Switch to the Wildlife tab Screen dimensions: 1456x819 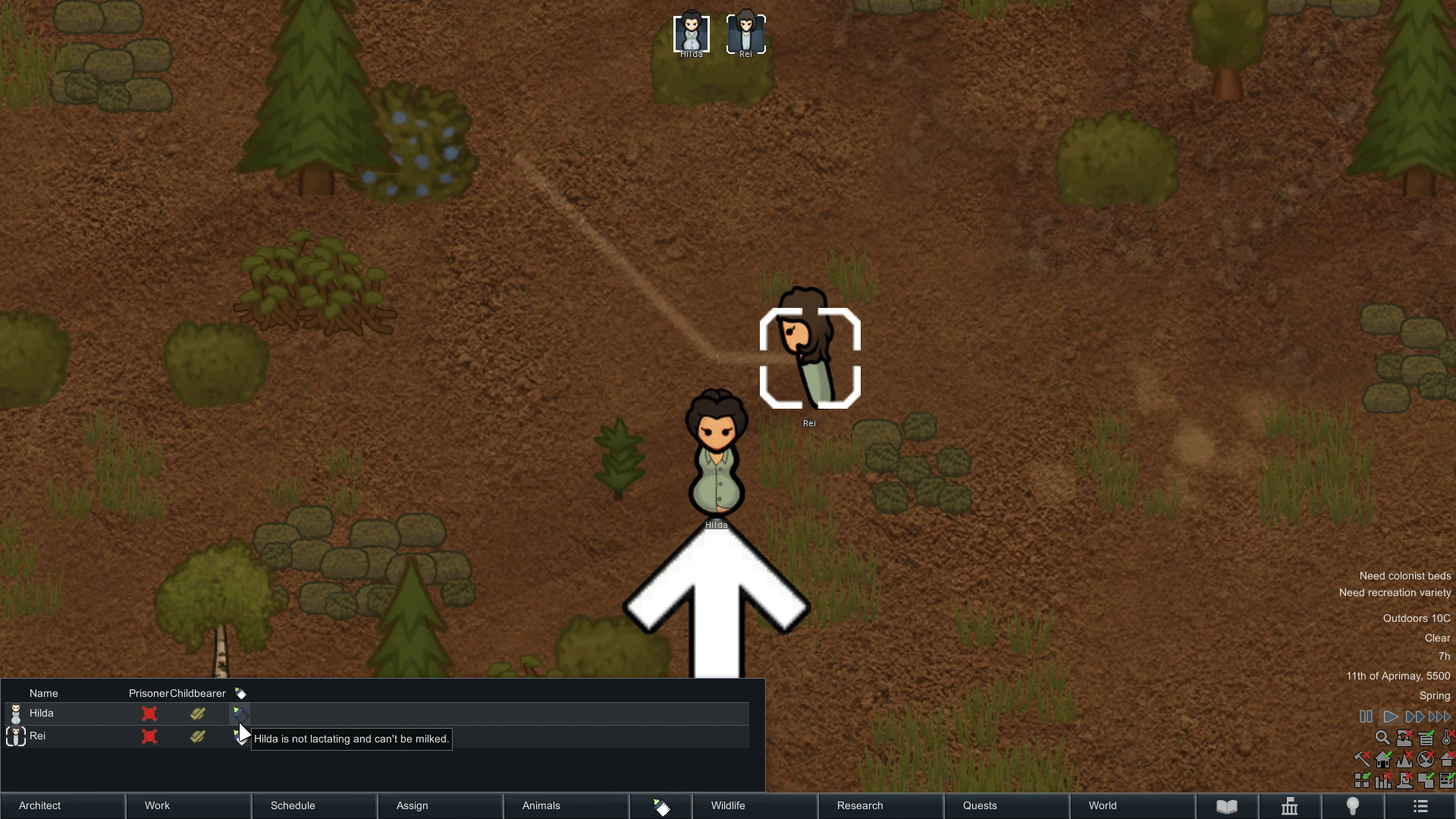[755, 805]
